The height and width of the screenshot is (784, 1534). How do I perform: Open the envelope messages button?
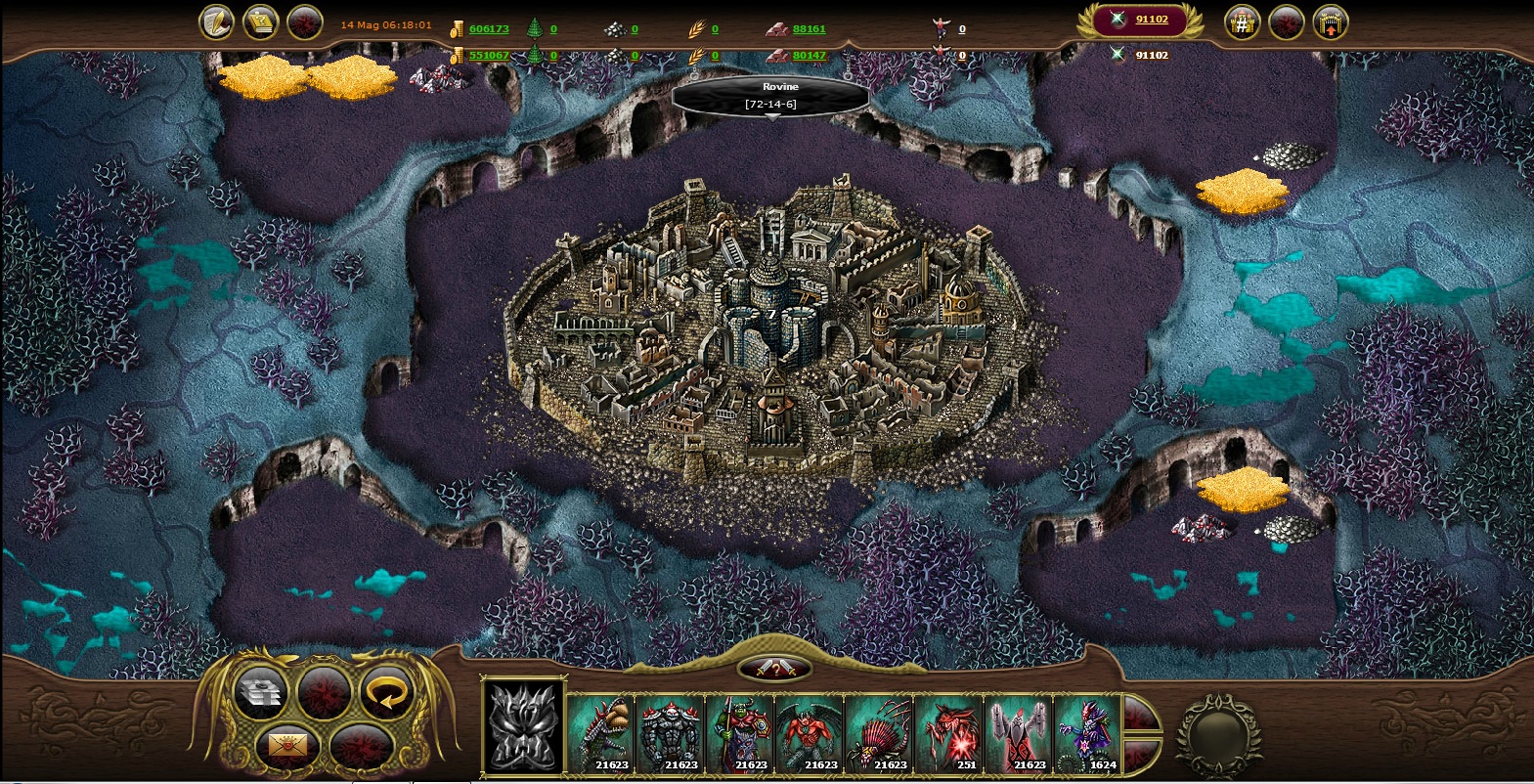click(x=288, y=747)
